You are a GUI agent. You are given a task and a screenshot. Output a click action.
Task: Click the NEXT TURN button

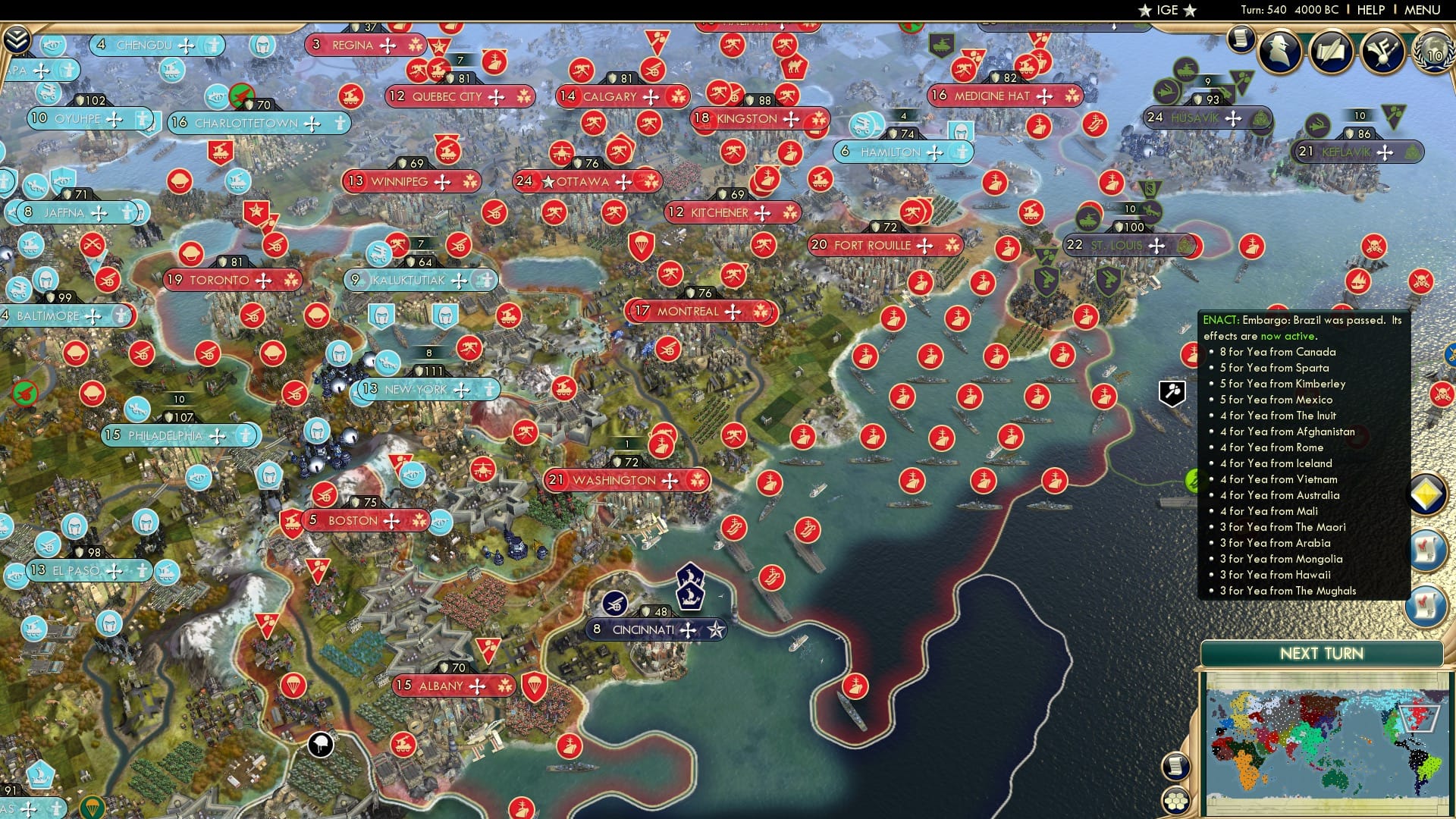[x=1323, y=653]
